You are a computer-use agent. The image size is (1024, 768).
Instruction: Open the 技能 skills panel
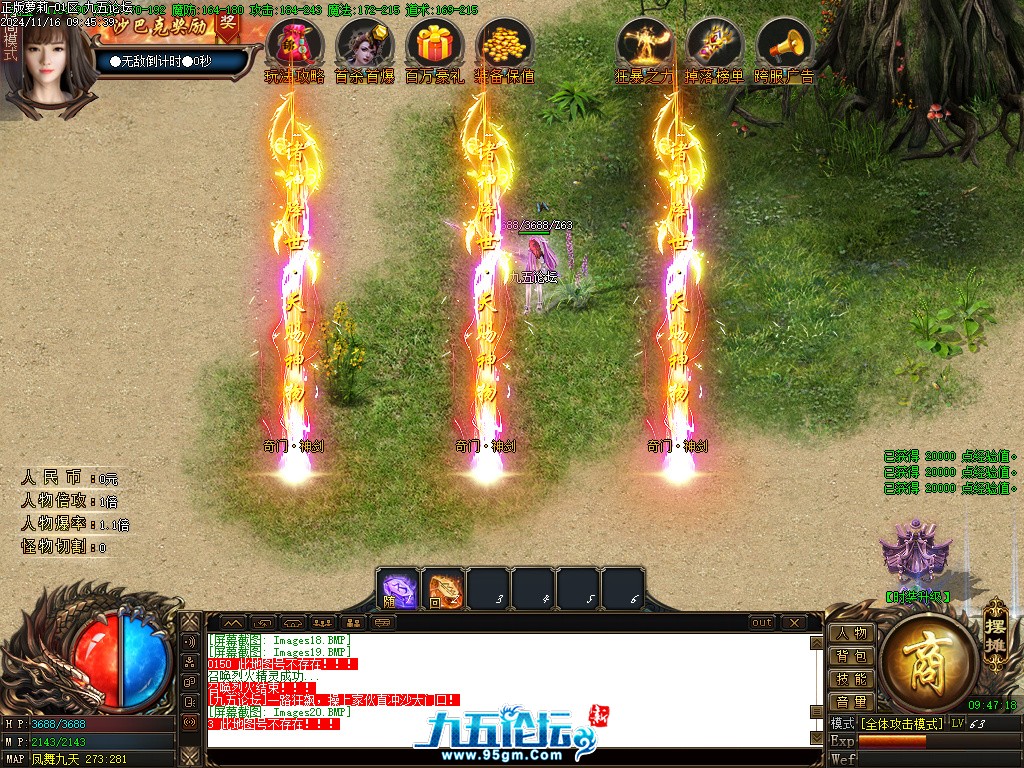852,679
